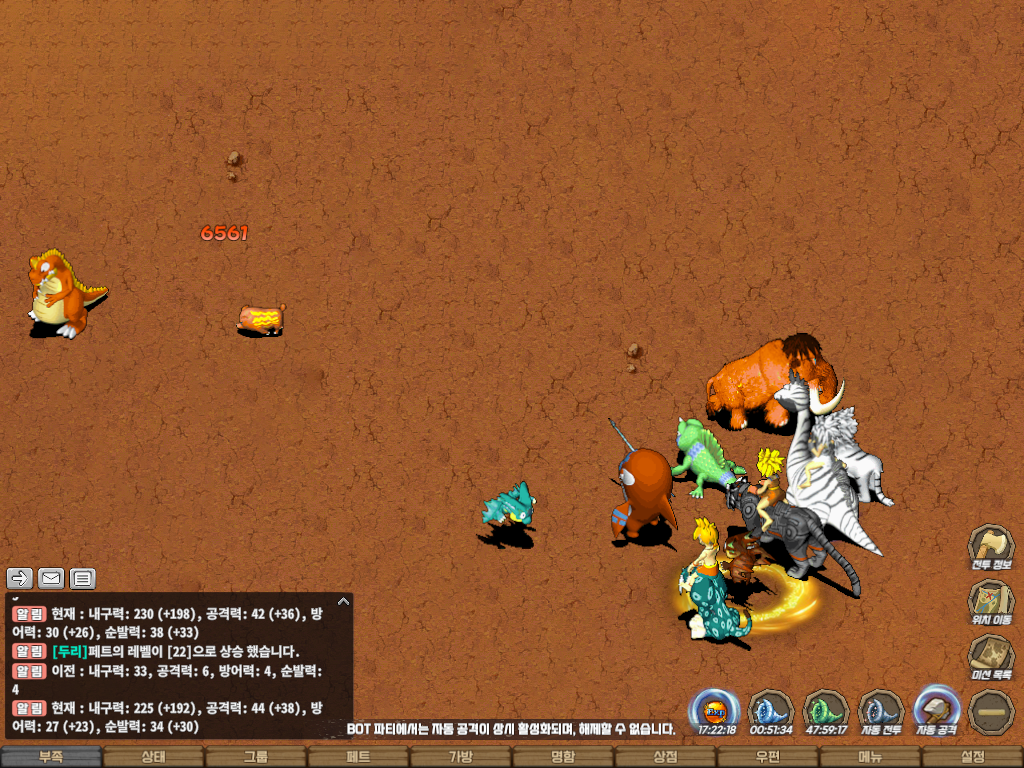
Task: Open the envelope button above the chat log
Action: point(51,577)
